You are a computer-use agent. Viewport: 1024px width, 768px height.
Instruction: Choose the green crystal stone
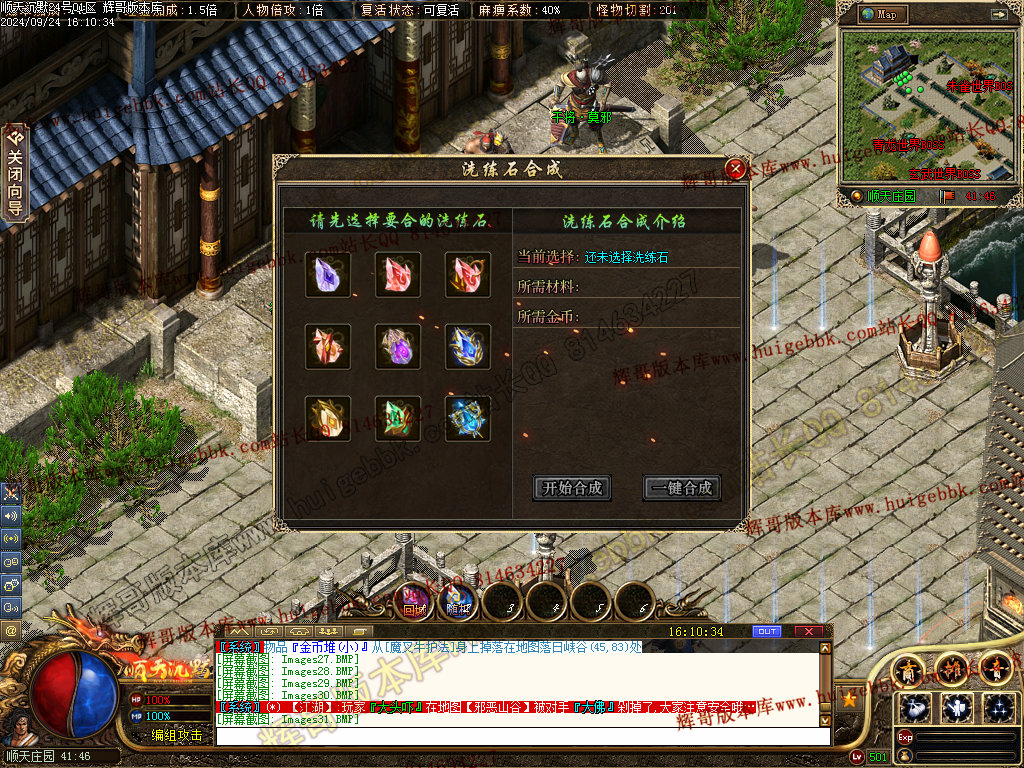click(x=398, y=419)
